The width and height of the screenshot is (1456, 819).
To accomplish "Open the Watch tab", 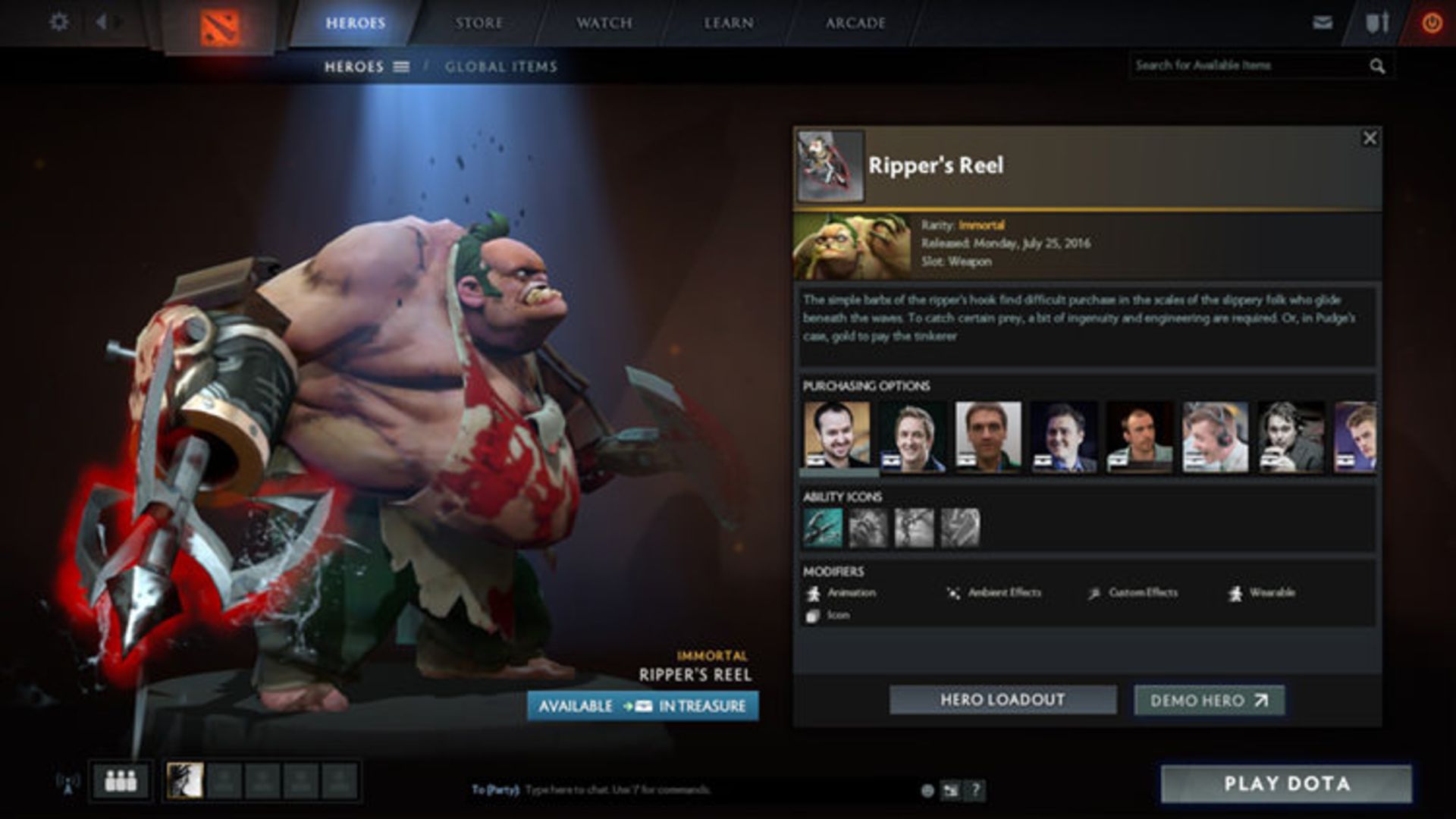I will pos(604,23).
